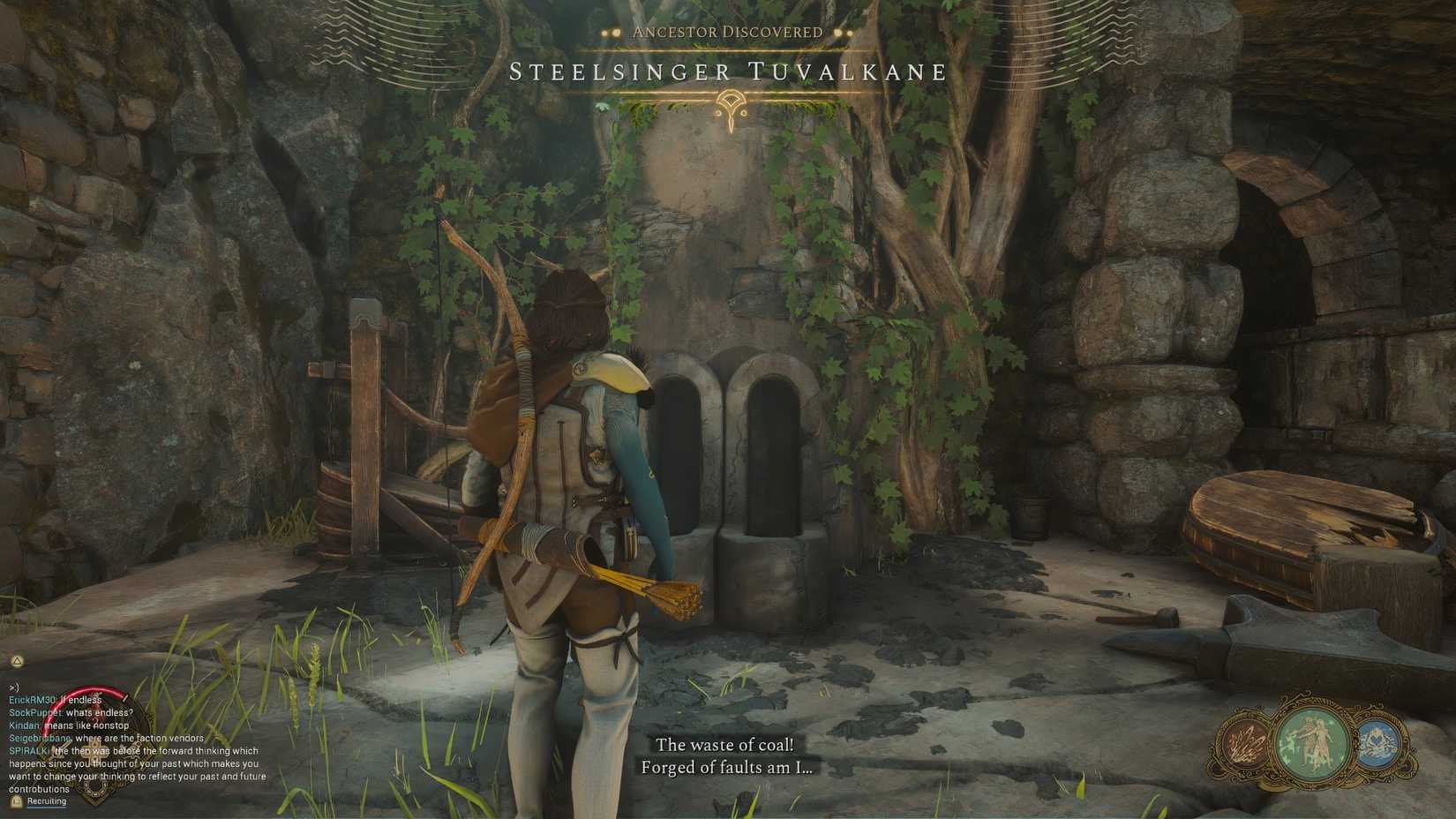The width and height of the screenshot is (1456, 819).
Task: Click SPIRALK's long chat message
Action: click(x=132, y=764)
